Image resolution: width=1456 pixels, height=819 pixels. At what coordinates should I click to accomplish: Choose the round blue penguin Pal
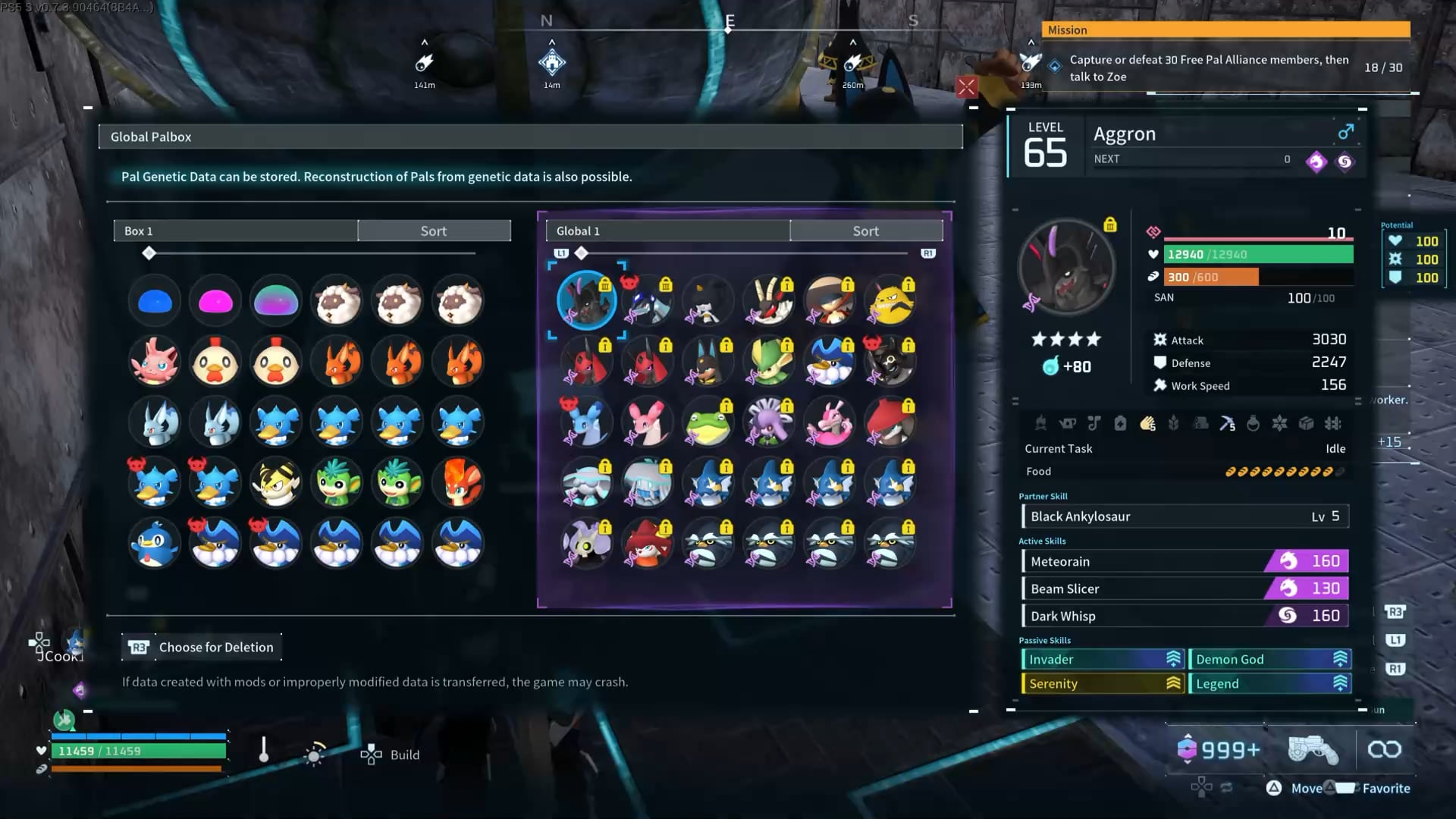155,544
